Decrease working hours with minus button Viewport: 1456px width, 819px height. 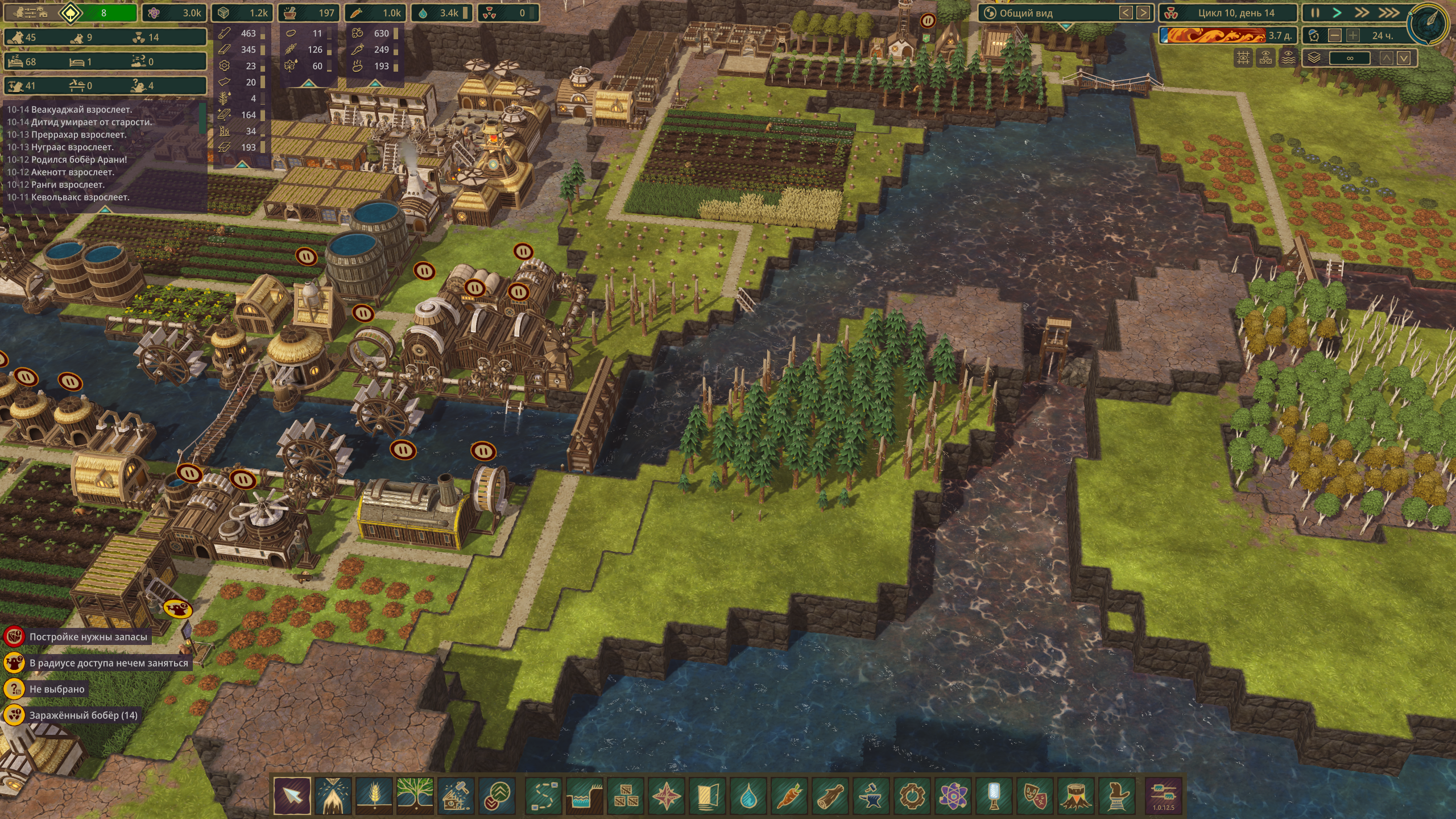pos(1334,35)
